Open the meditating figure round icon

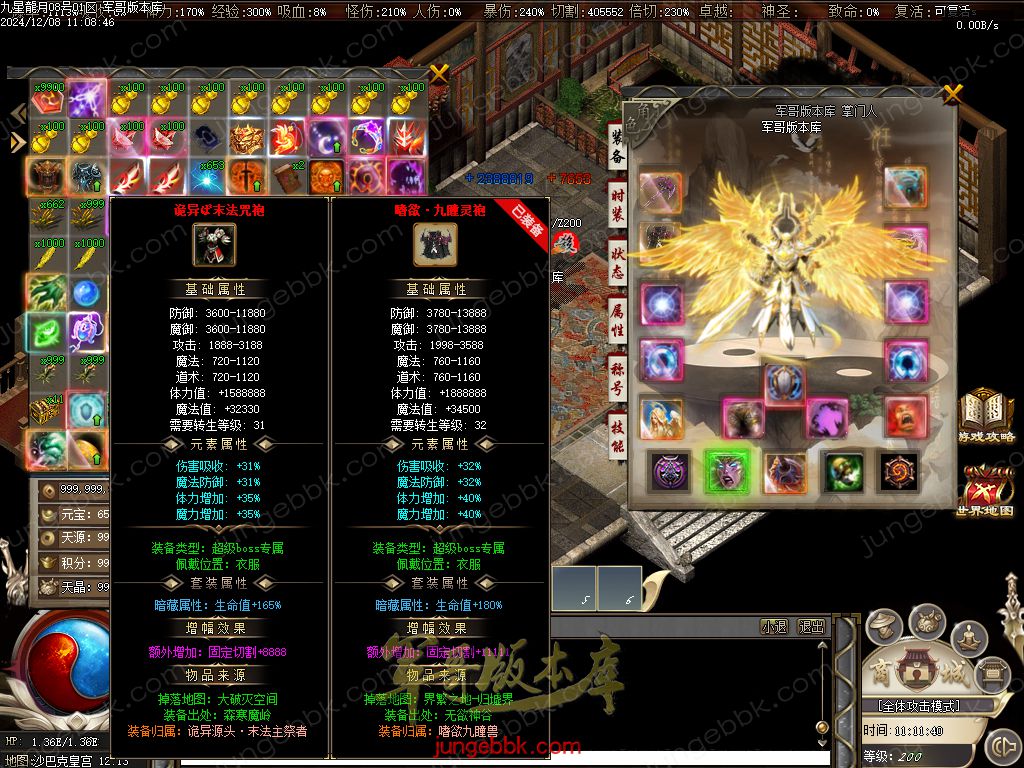click(968, 636)
